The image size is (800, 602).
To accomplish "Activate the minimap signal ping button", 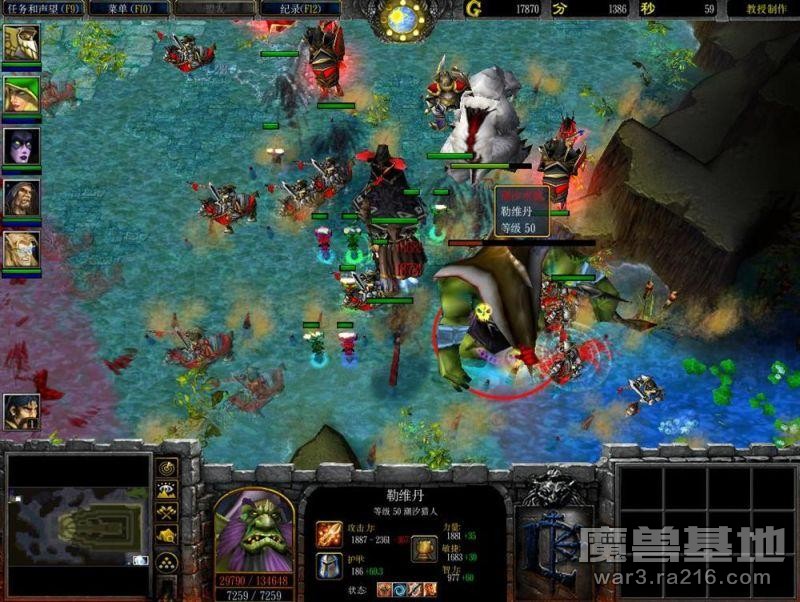I will click(x=167, y=467).
